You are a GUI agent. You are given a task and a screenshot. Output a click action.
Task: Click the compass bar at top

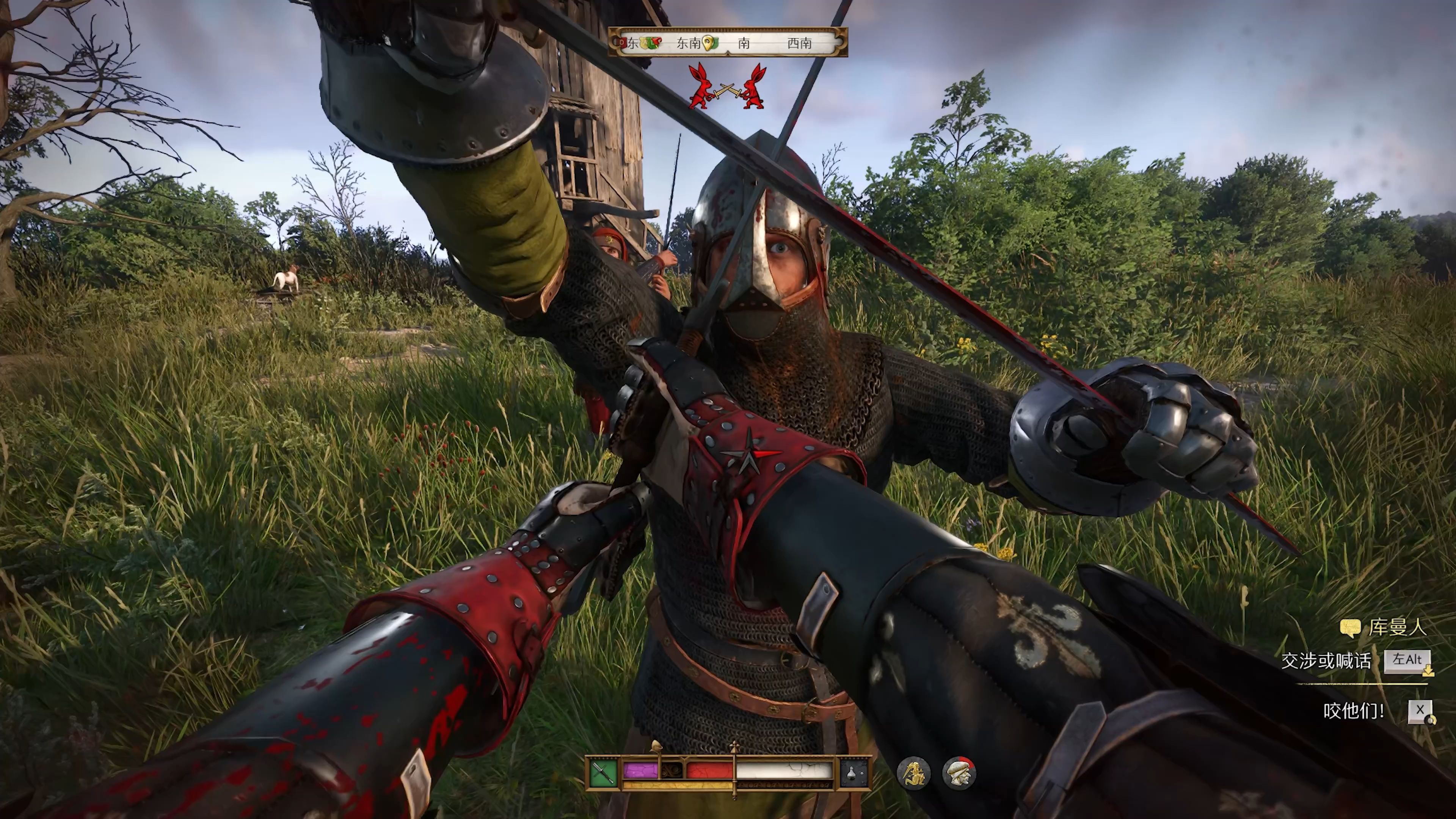pyautogui.click(x=728, y=42)
